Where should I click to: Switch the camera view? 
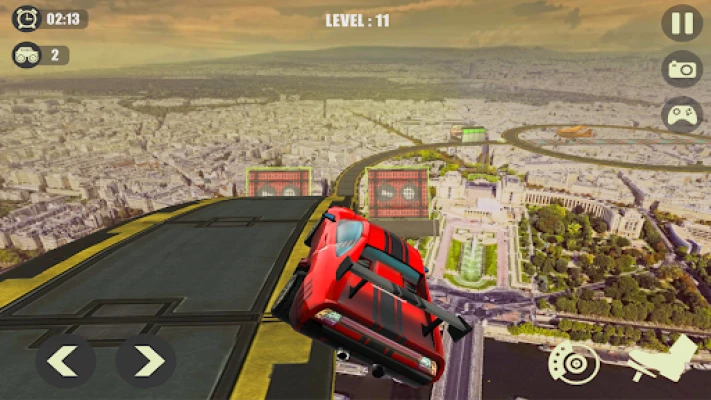(x=681, y=69)
